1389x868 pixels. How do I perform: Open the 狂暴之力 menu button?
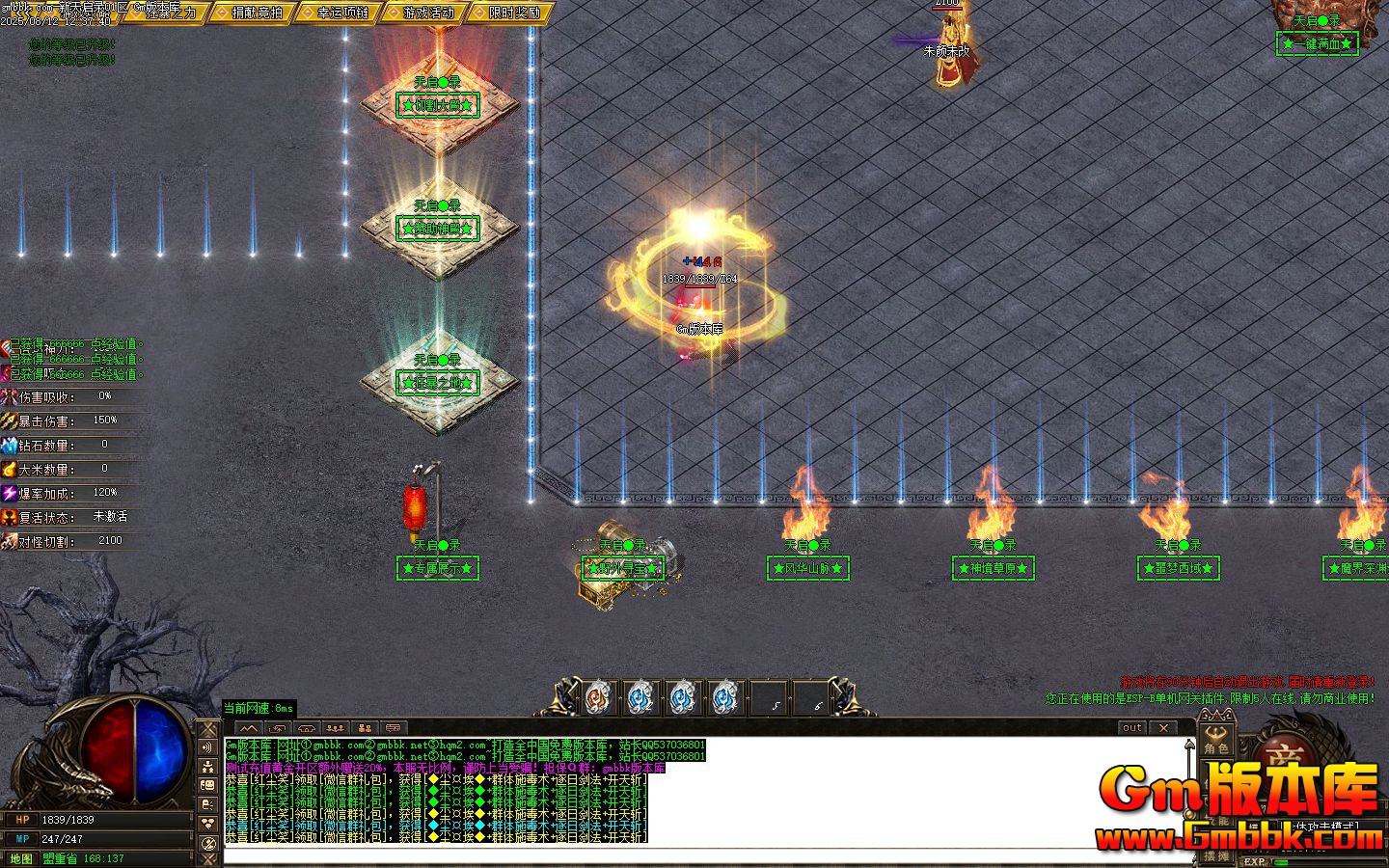[x=171, y=13]
